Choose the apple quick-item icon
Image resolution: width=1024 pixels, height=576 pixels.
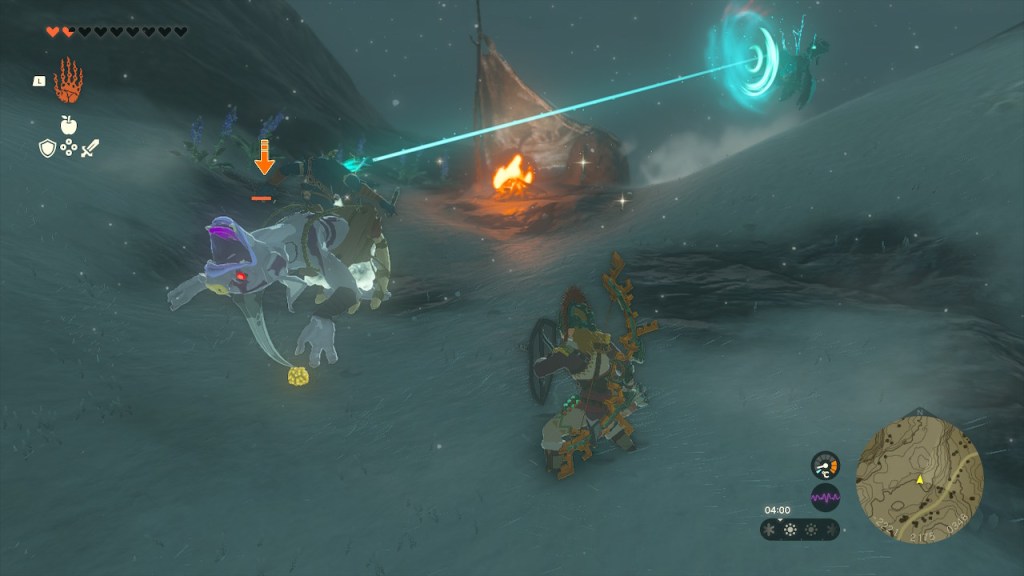click(x=68, y=125)
